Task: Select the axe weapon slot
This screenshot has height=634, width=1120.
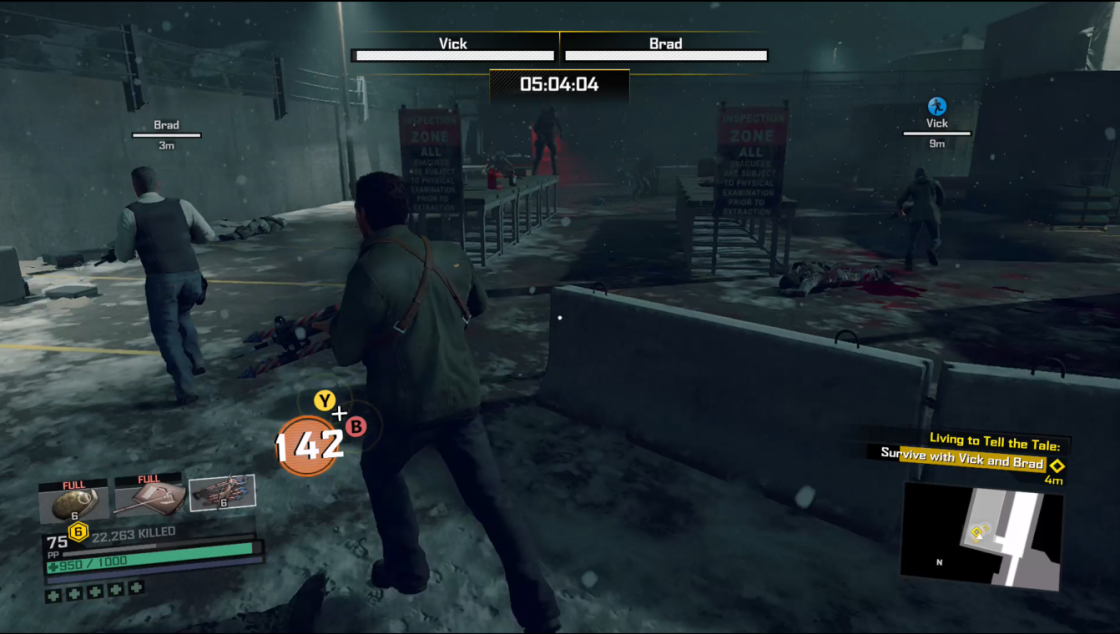Action: click(x=148, y=500)
